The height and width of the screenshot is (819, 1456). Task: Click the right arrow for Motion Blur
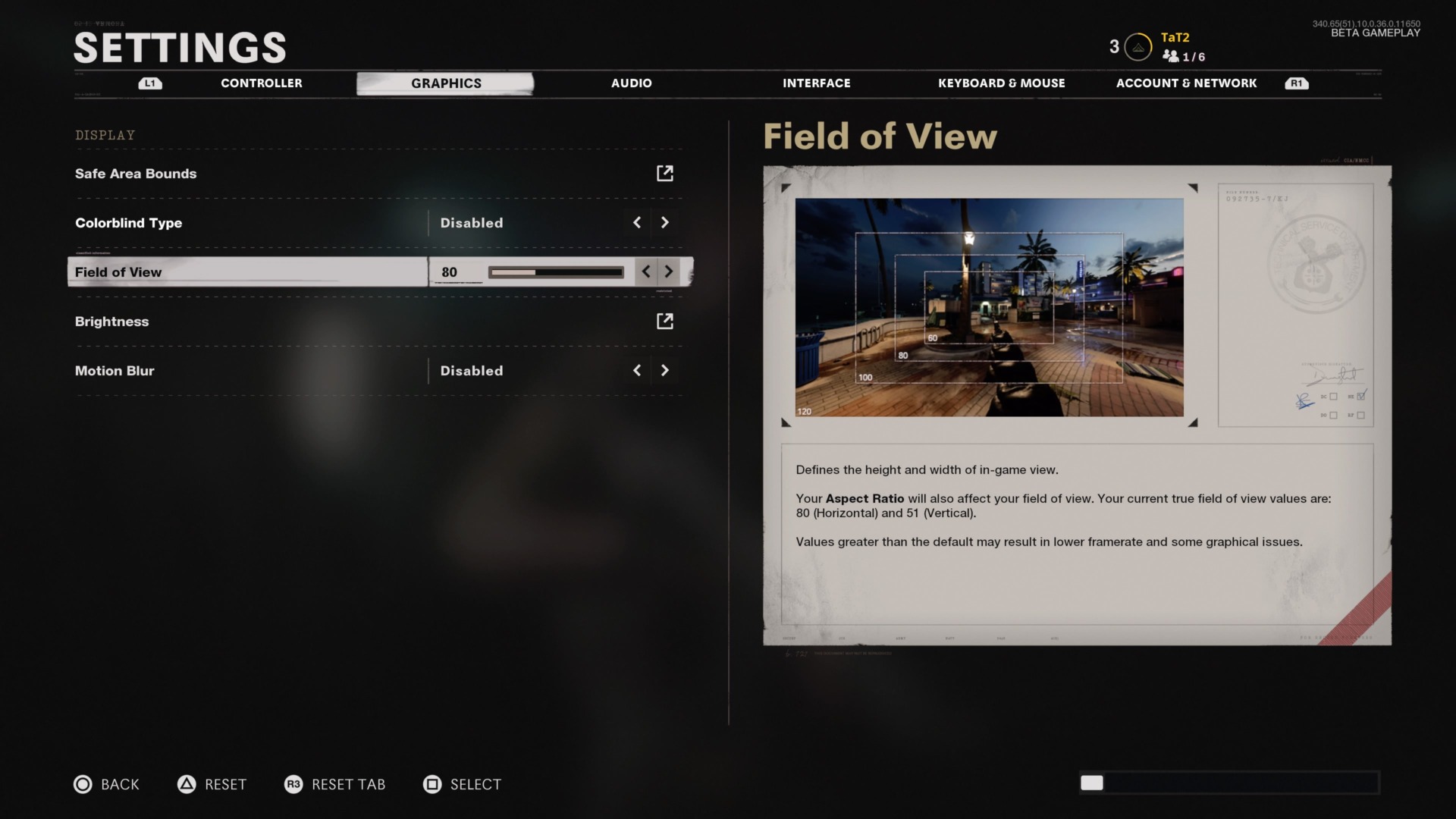point(665,370)
